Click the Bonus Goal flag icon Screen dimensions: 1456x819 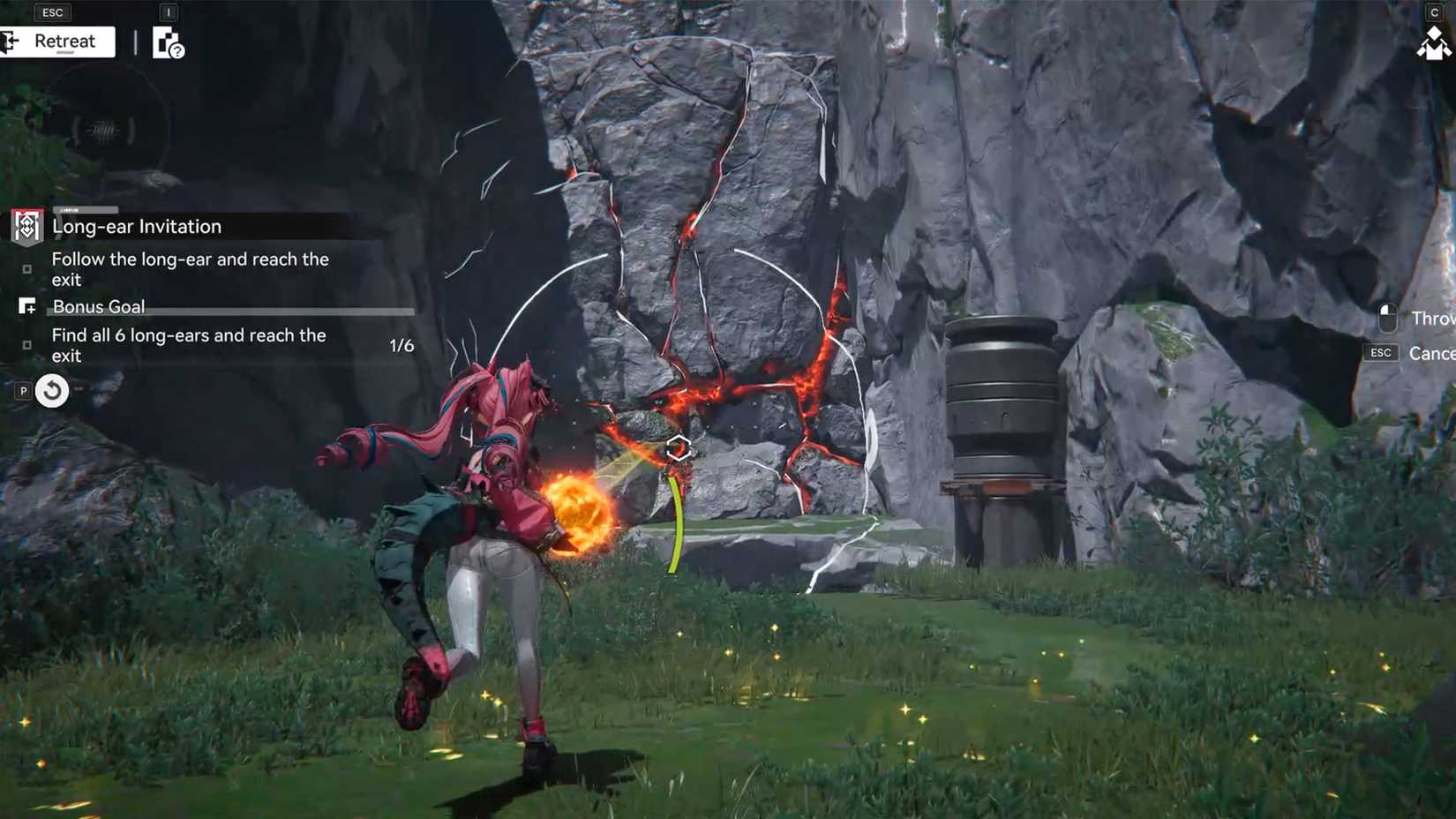[x=27, y=306]
